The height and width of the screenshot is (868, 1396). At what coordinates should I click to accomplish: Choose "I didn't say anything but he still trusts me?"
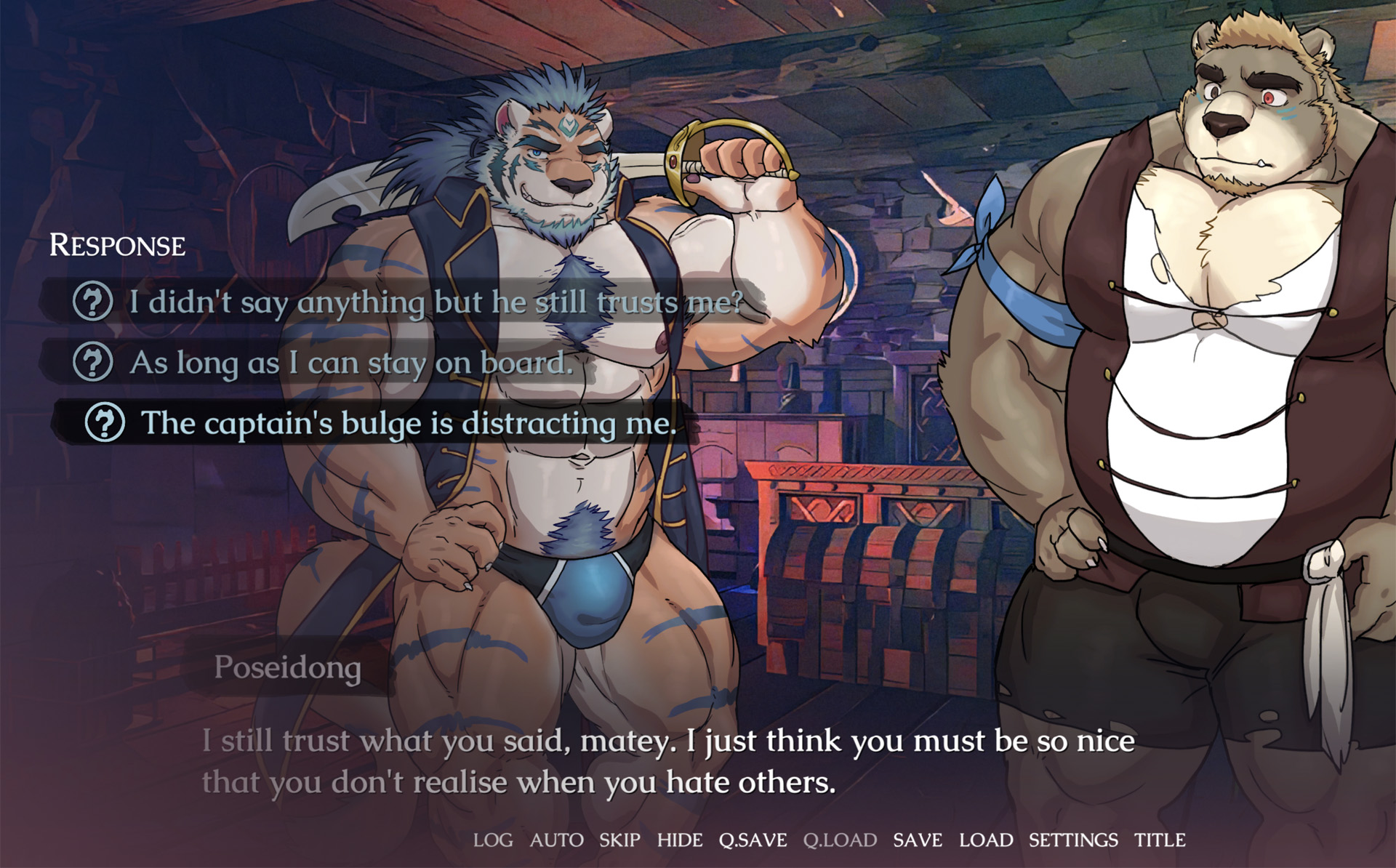[436, 302]
